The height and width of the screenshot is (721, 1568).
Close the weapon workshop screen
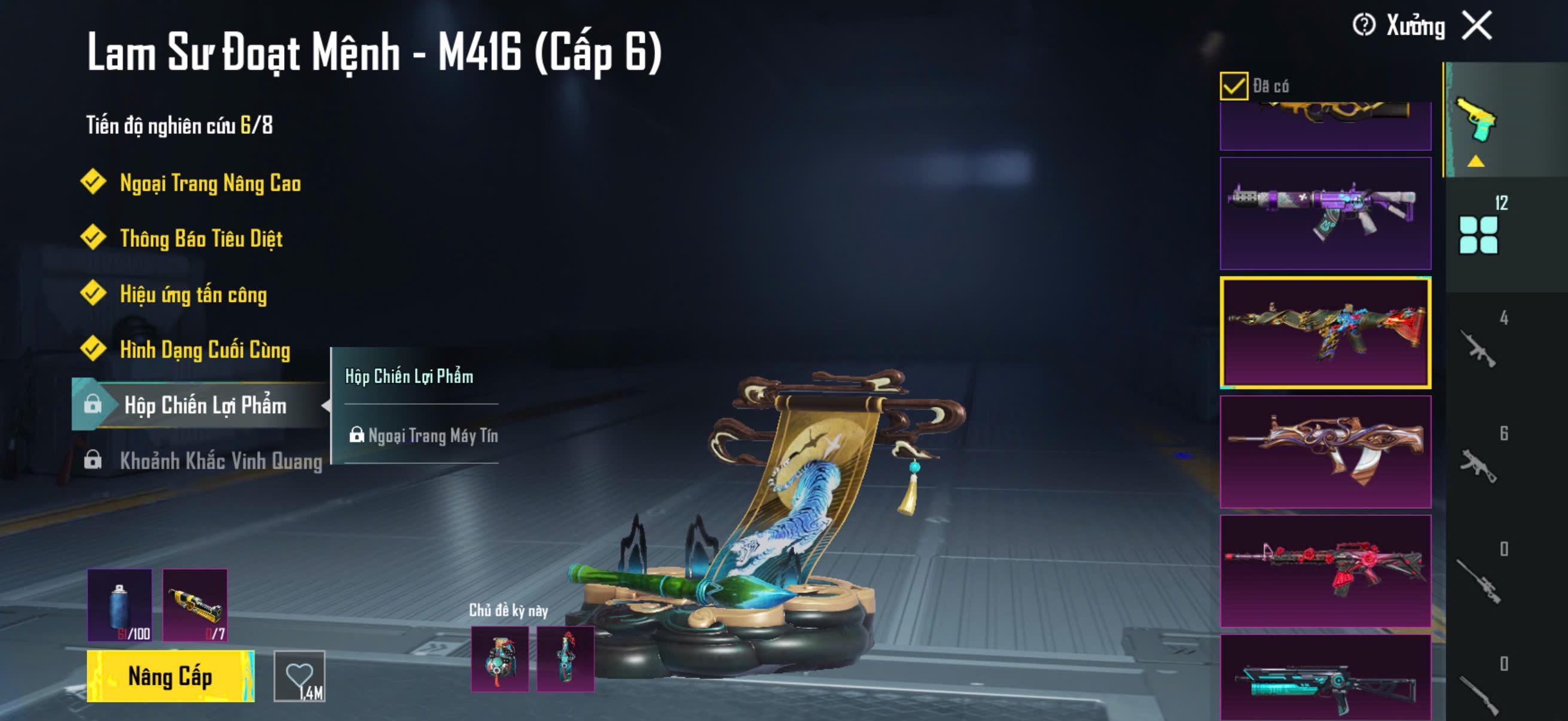[1477, 26]
